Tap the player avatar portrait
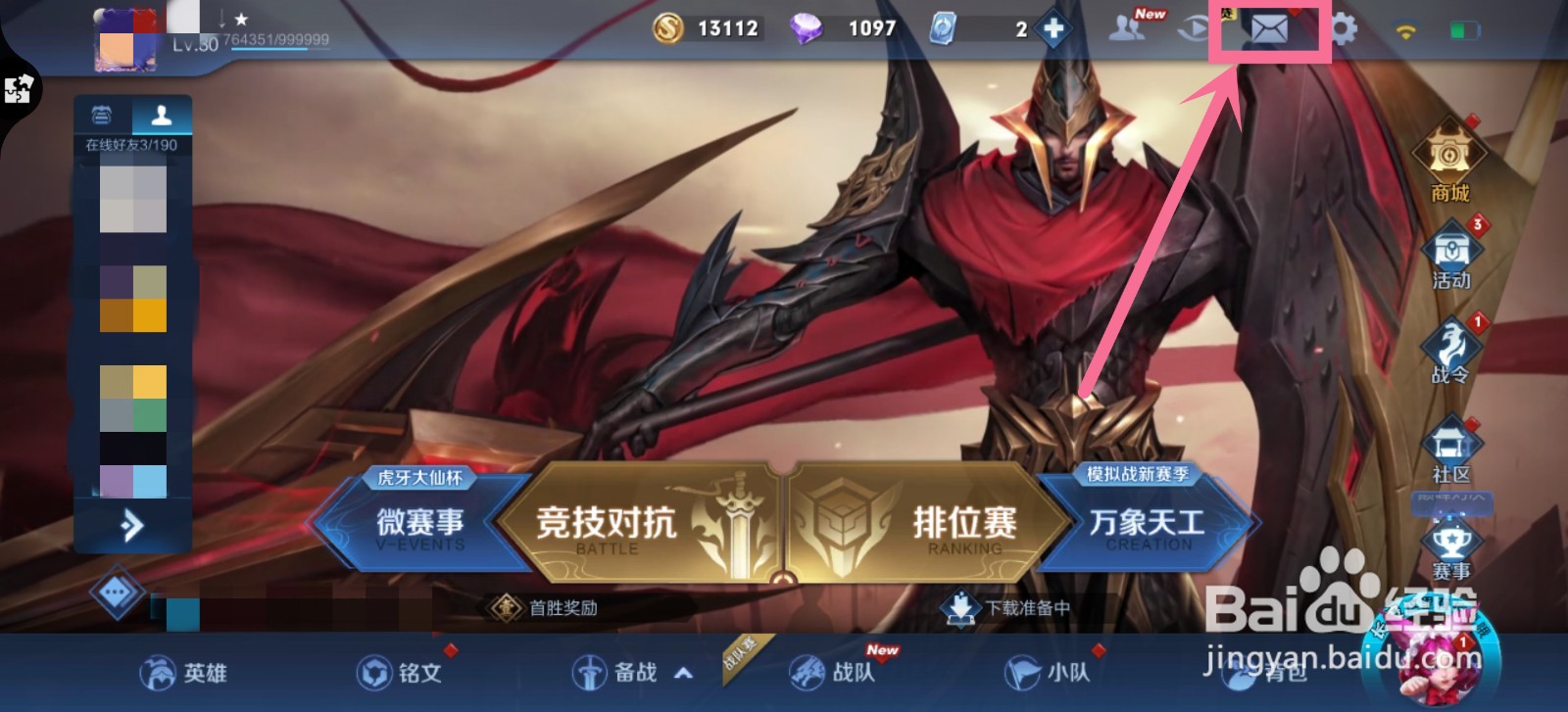1568x712 pixels. click(x=127, y=37)
